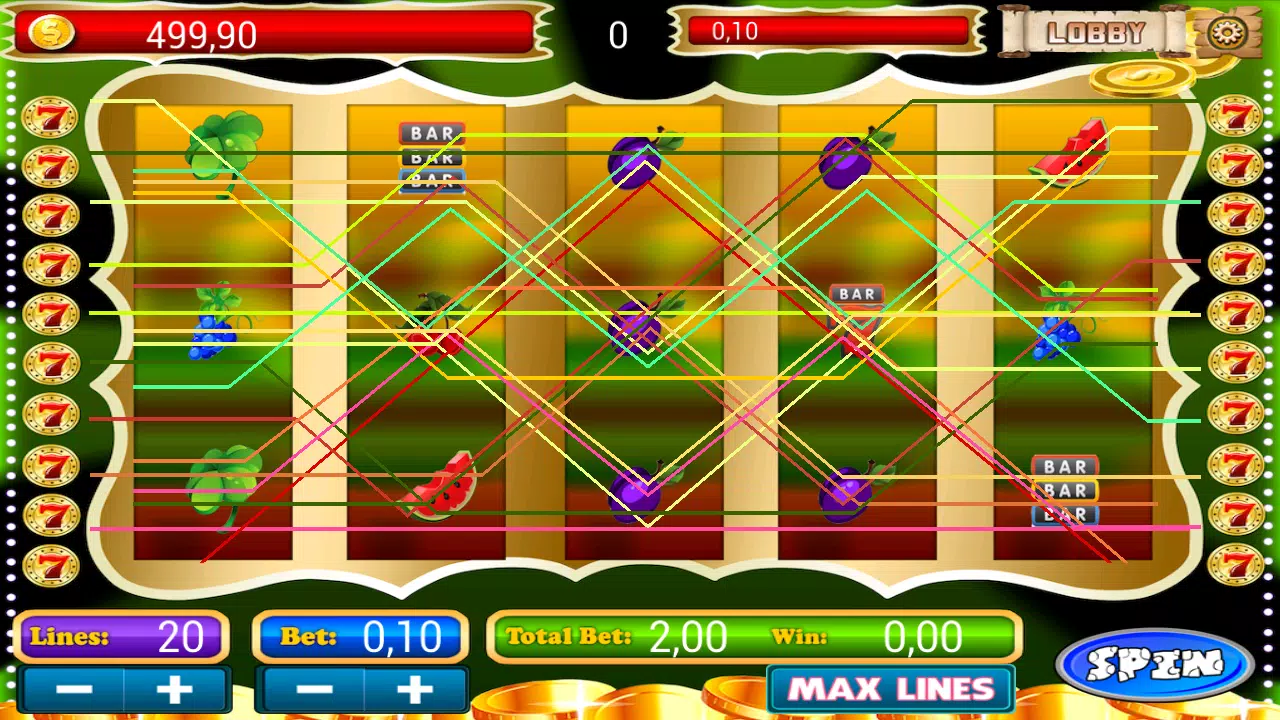Spin the slot reels

(x=1155, y=665)
